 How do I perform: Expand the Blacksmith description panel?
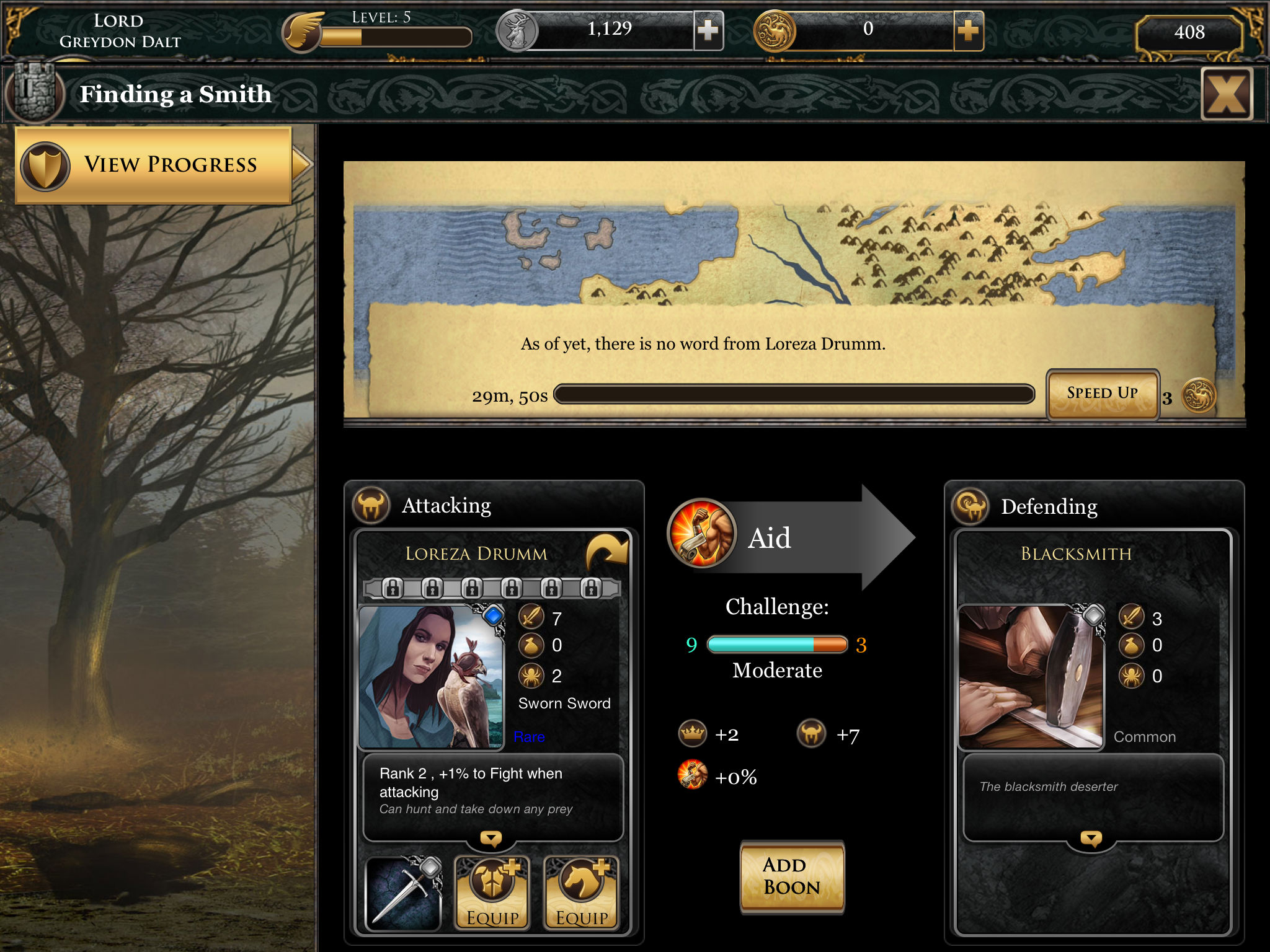[x=1091, y=839]
